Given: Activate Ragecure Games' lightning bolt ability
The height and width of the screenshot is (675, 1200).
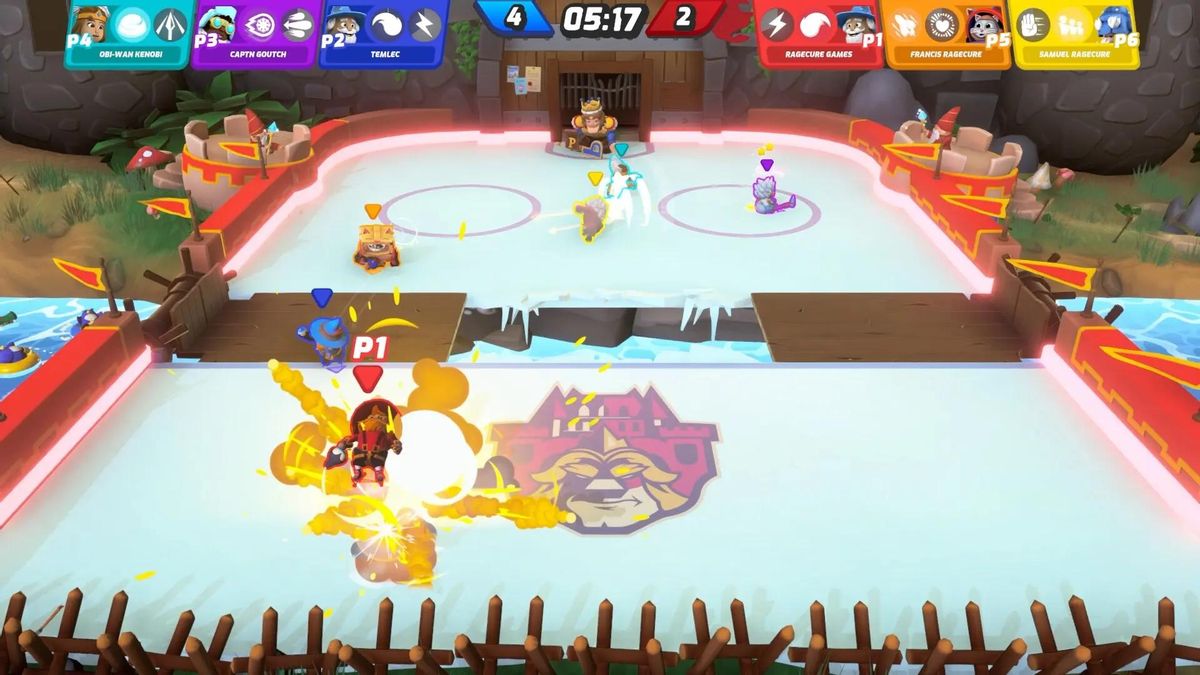Looking at the screenshot, I should click(x=777, y=24).
